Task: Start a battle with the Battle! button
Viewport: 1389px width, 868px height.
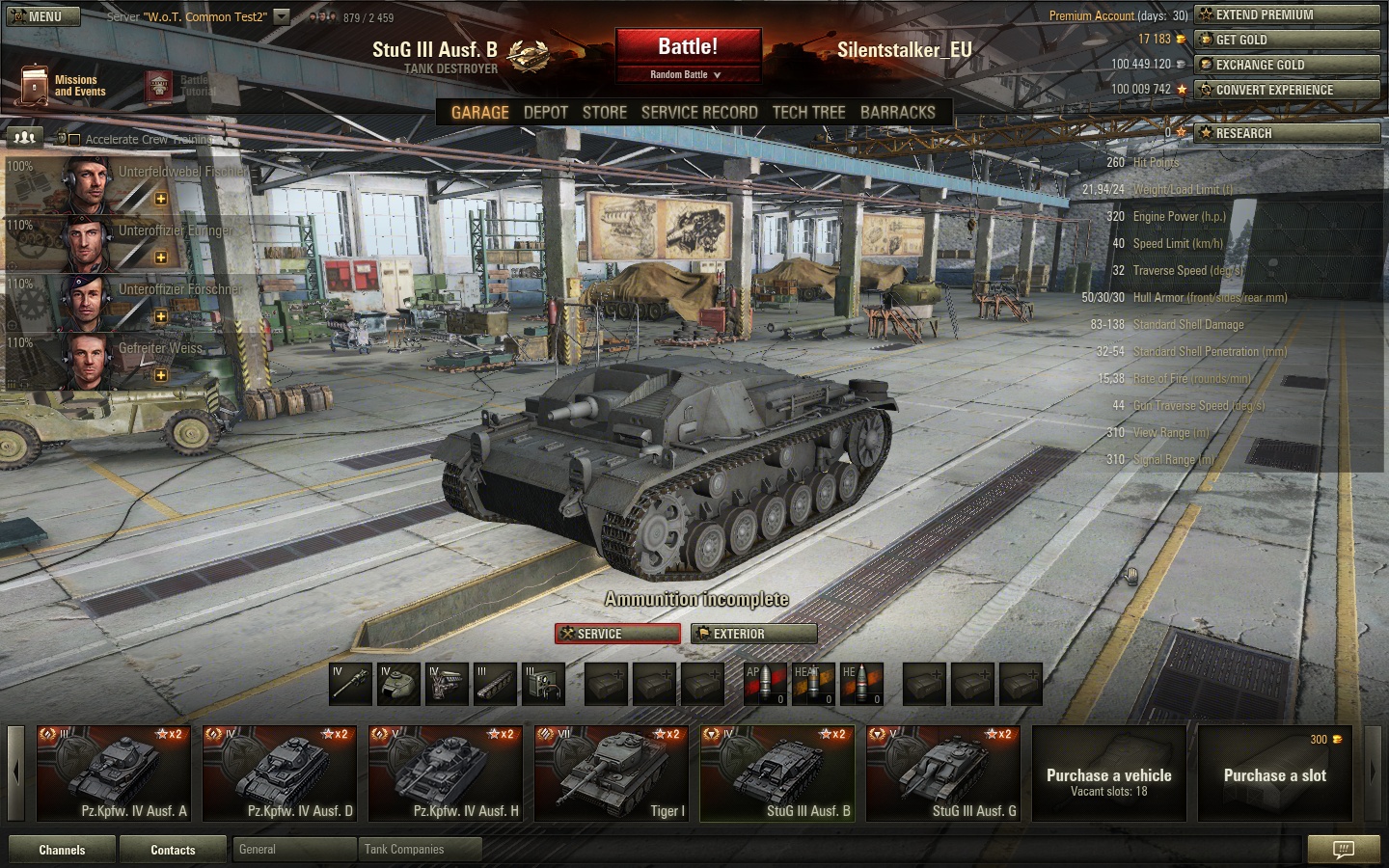Action: pyautogui.click(x=688, y=47)
